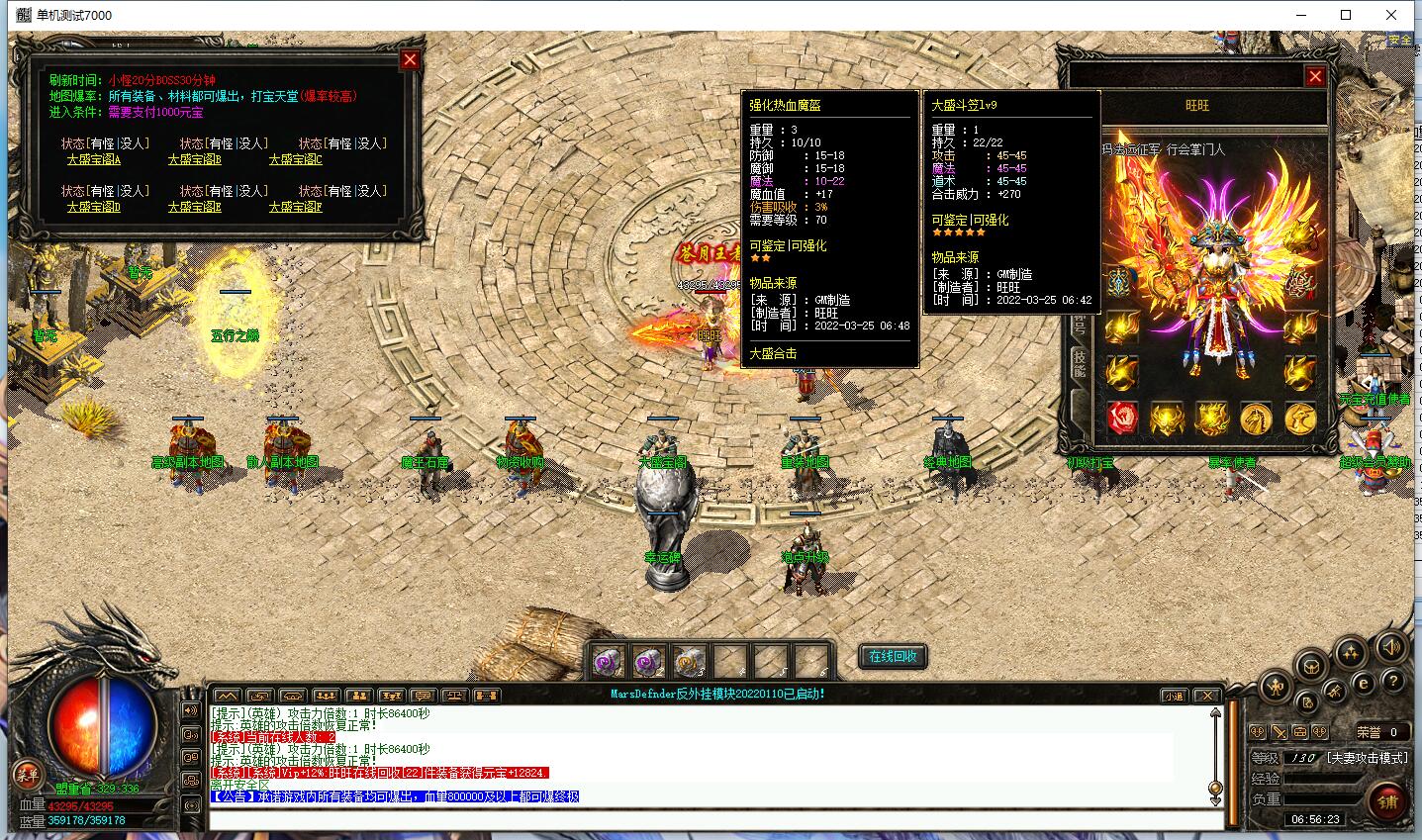Open the round 菜单 menu button

(26, 775)
